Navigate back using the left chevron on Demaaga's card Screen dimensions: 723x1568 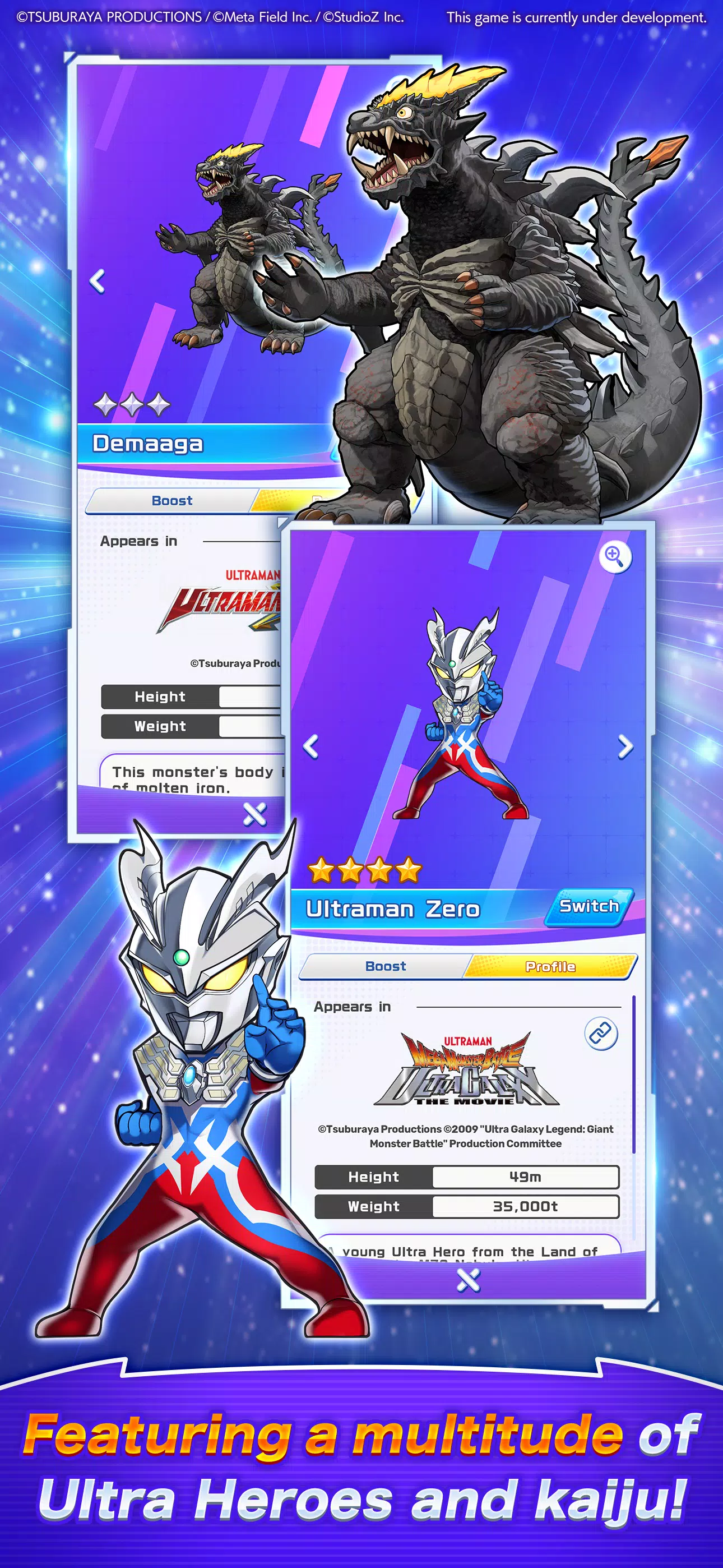point(98,281)
